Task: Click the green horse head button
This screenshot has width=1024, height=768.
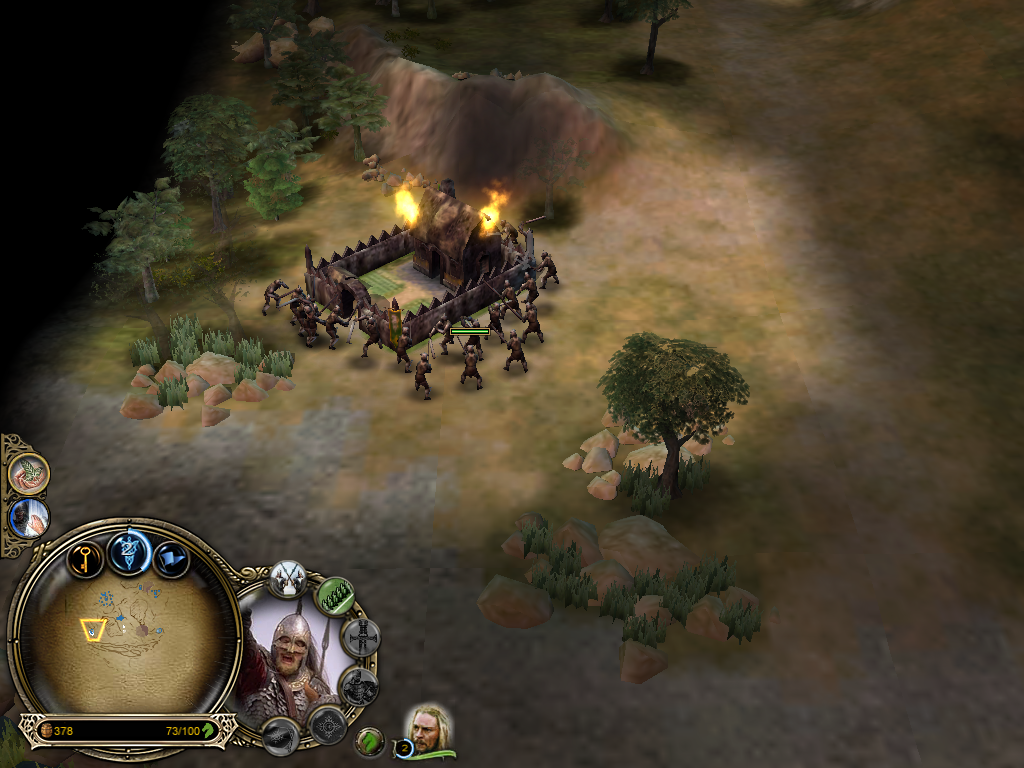Action: click(371, 741)
